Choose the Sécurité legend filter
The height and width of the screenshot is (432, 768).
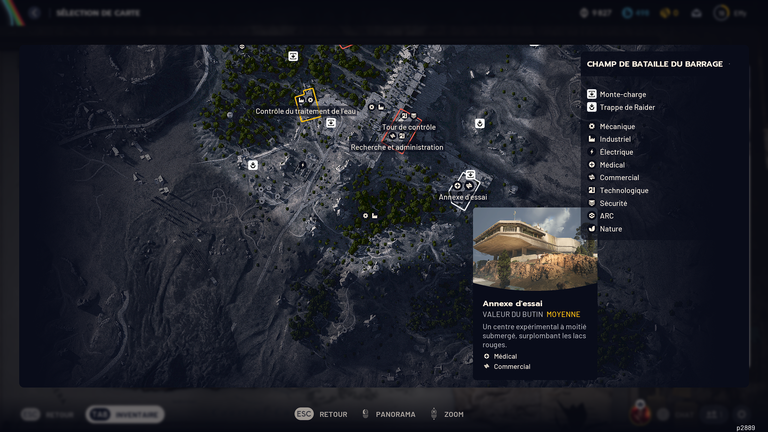pos(613,203)
